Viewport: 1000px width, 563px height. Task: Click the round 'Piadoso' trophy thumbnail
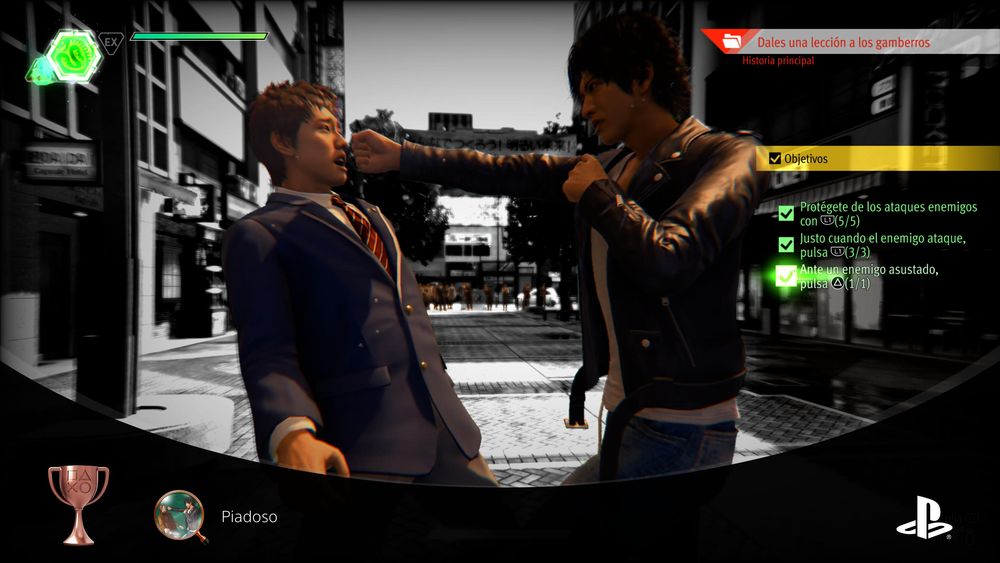click(179, 516)
